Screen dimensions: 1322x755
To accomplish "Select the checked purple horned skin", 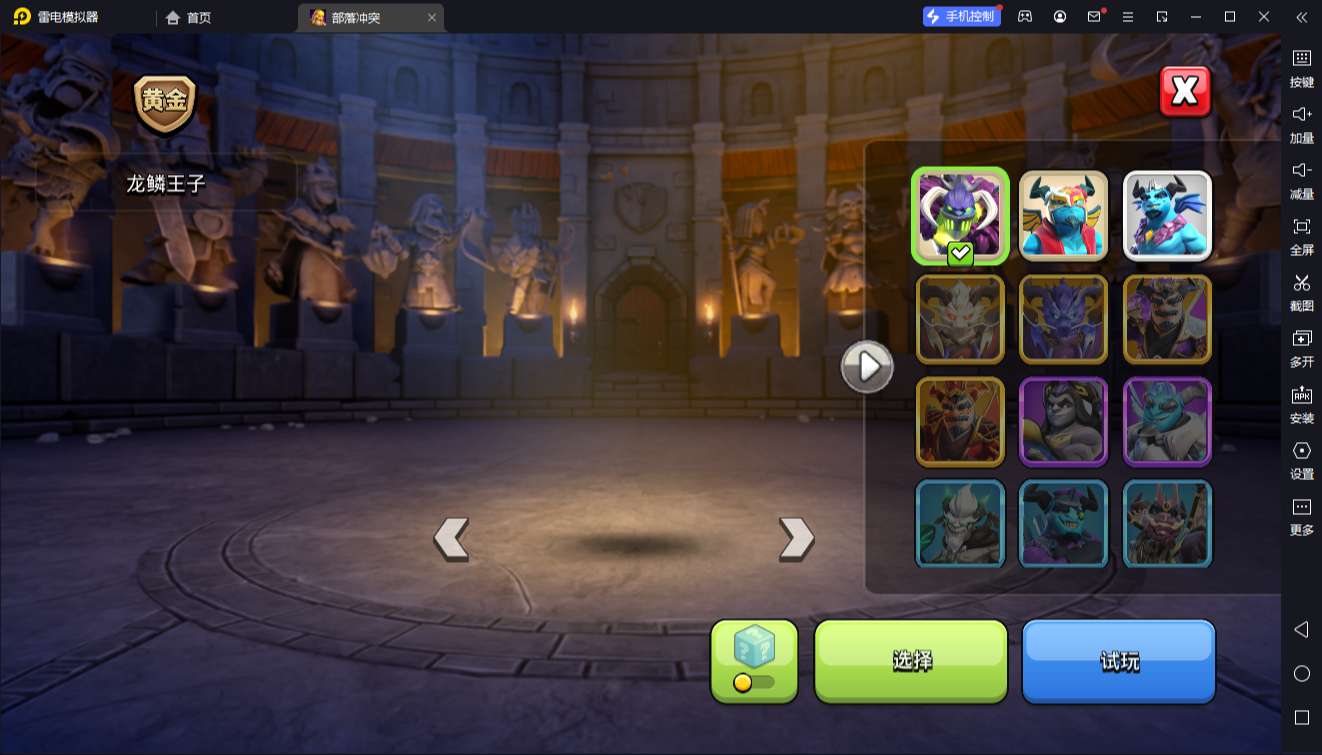I will [960, 216].
